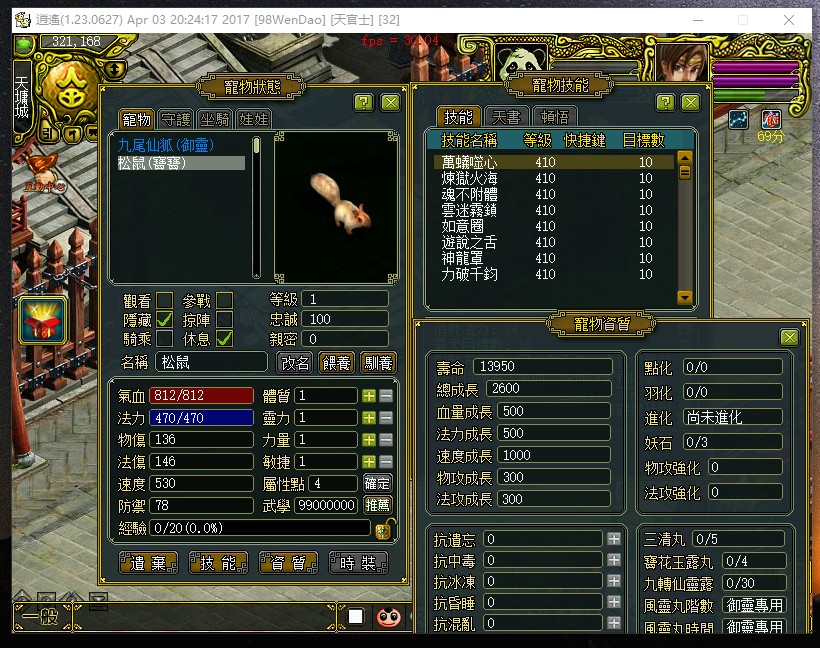Open the 時裝 costume panel
Viewport: 820px width, 648px height.
[357, 563]
